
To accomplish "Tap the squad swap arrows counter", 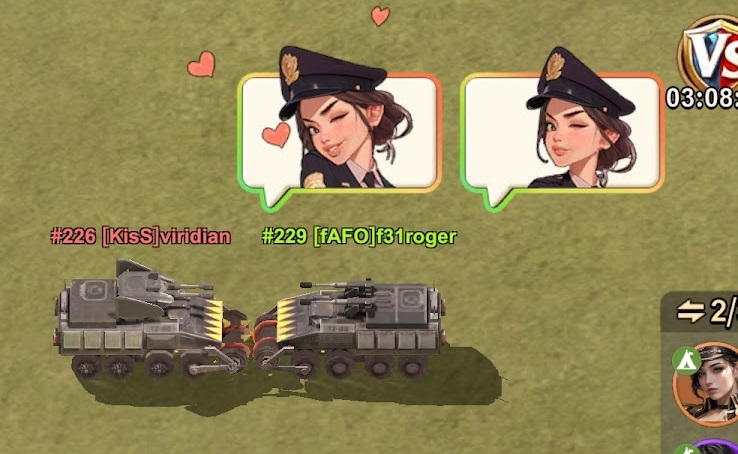I will coord(706,312).
